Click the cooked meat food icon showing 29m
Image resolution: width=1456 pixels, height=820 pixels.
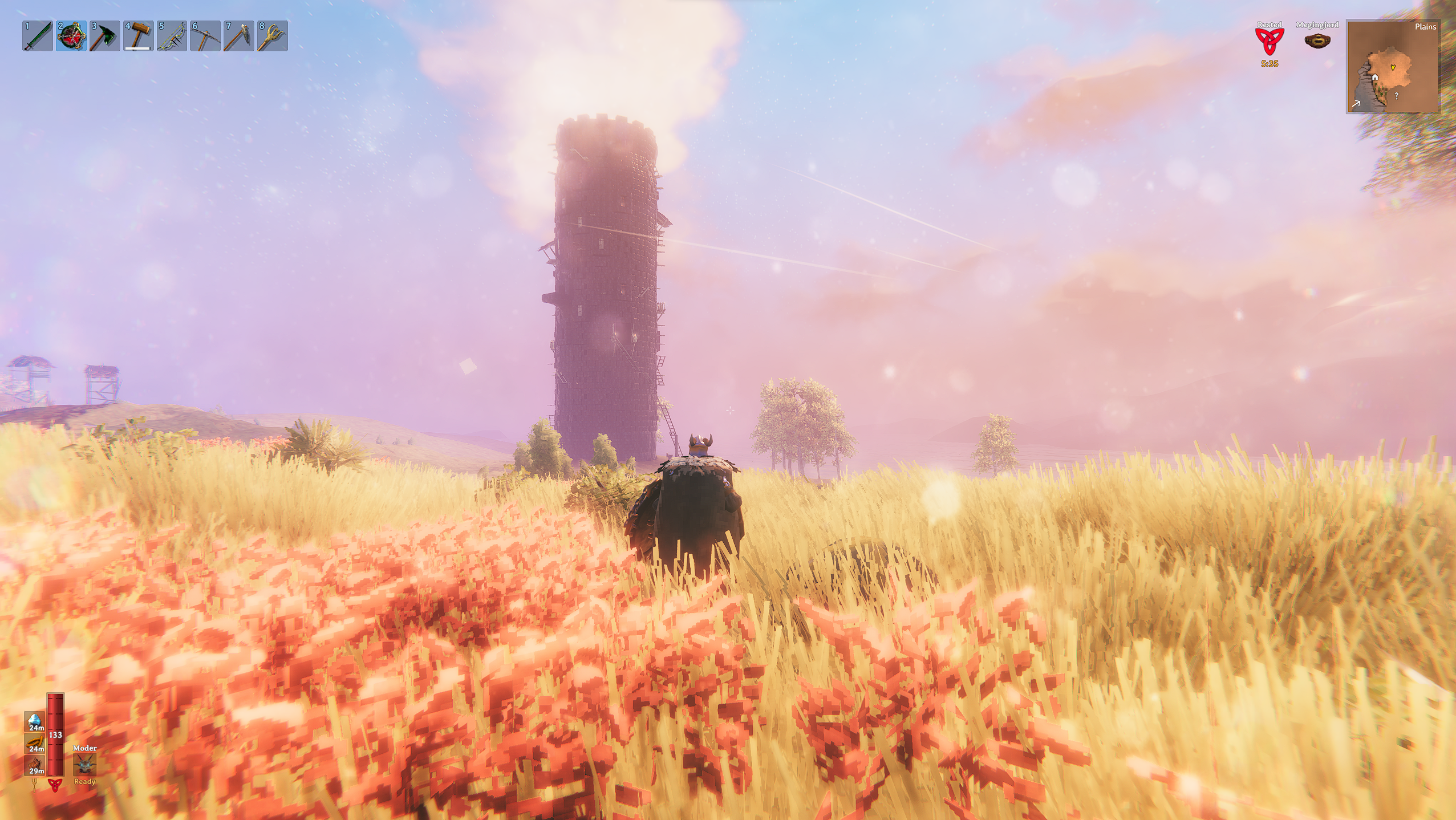[35, 765]
